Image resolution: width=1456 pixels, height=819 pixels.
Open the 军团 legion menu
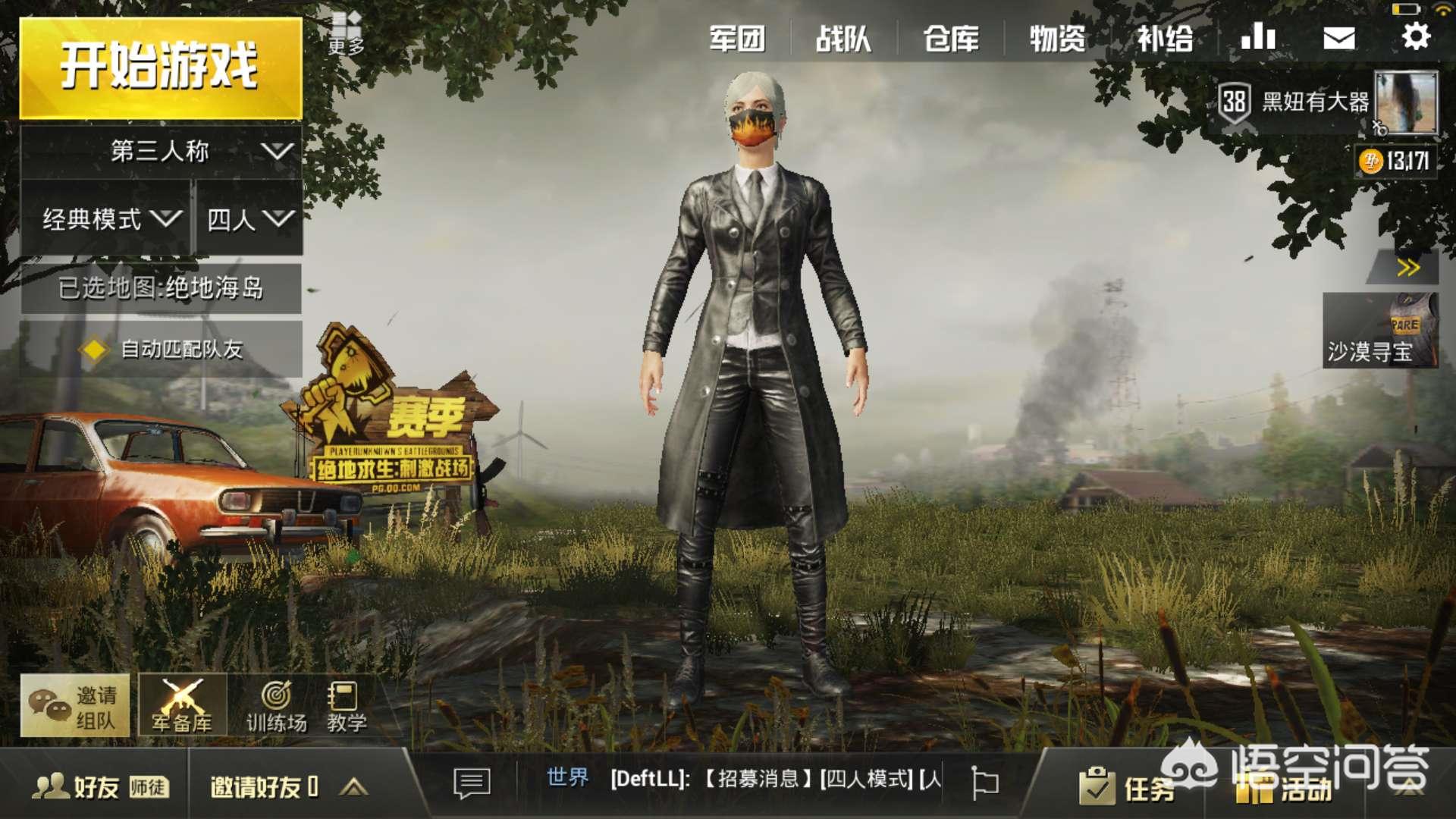pyautogui.click(x=736, y=38)
